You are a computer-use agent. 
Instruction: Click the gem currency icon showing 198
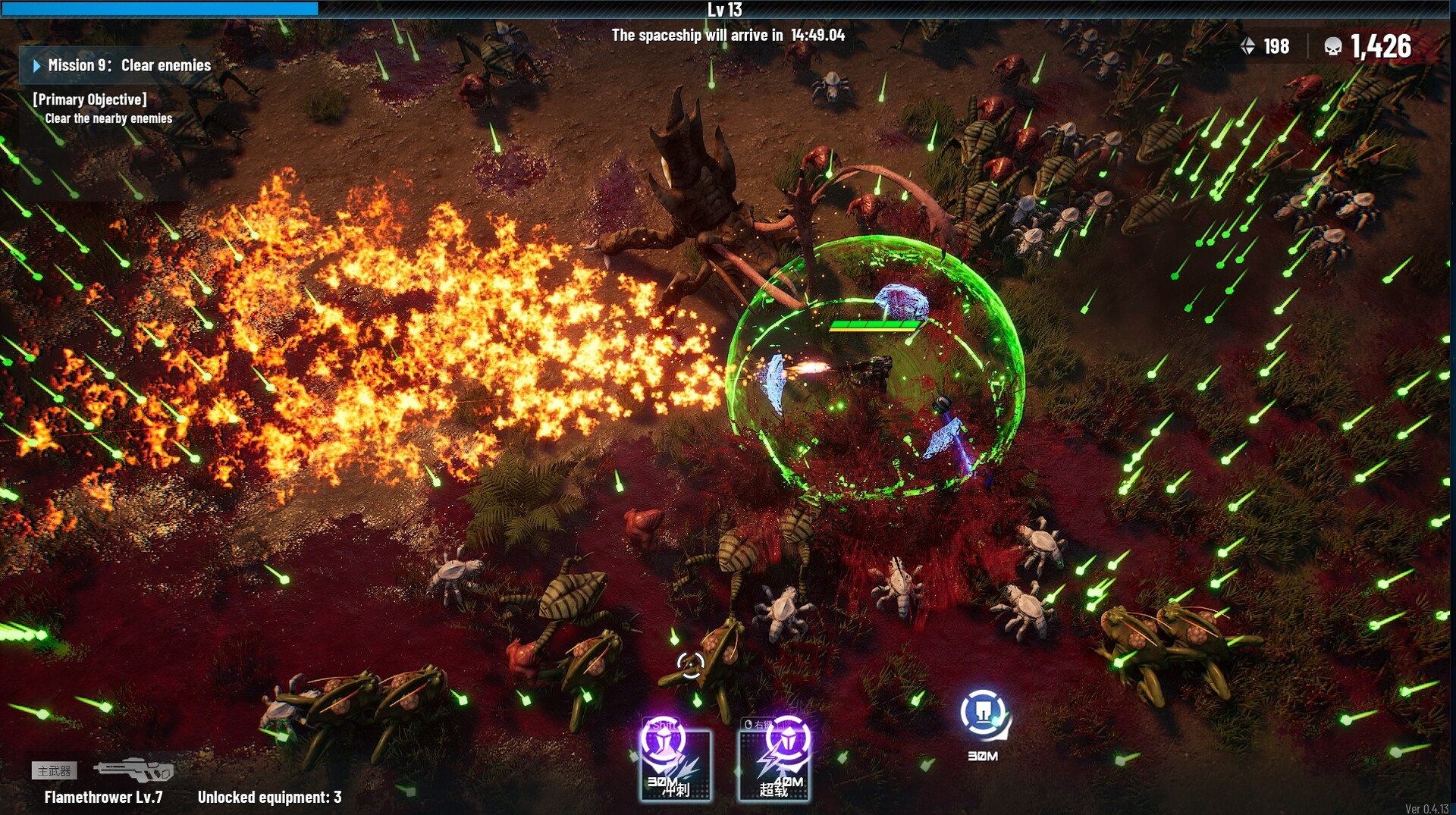(x=1248, y=46)
